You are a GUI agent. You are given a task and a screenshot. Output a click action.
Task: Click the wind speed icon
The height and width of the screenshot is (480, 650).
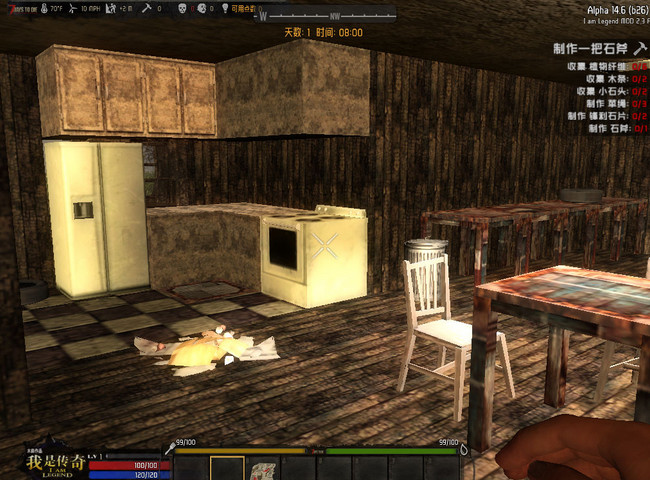(73, 8)
